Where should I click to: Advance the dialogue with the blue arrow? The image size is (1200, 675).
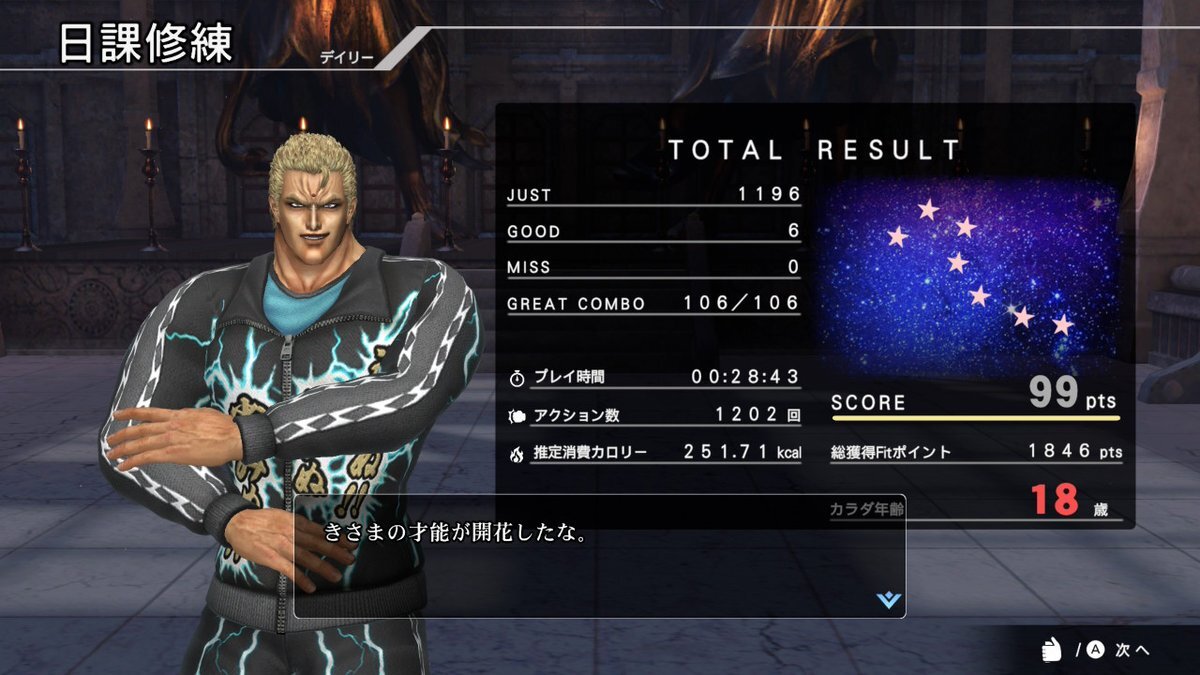888,599
